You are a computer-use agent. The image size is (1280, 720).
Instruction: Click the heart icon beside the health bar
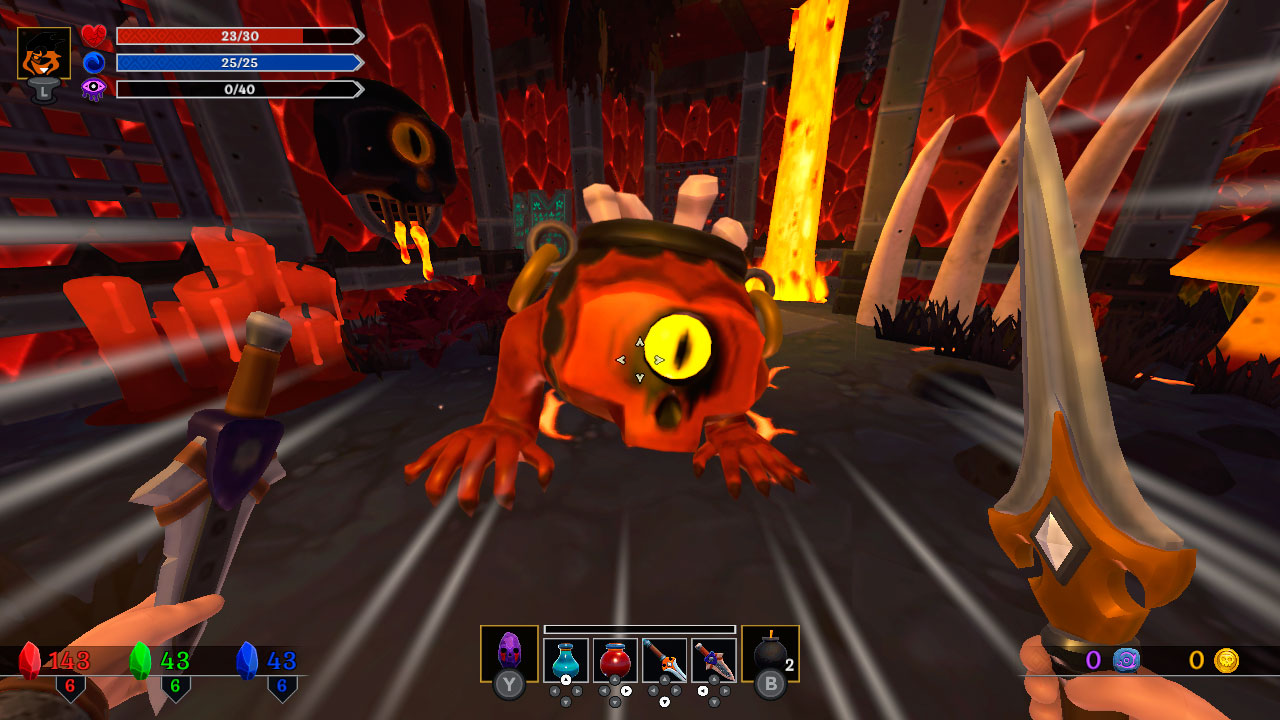point(94,34)
